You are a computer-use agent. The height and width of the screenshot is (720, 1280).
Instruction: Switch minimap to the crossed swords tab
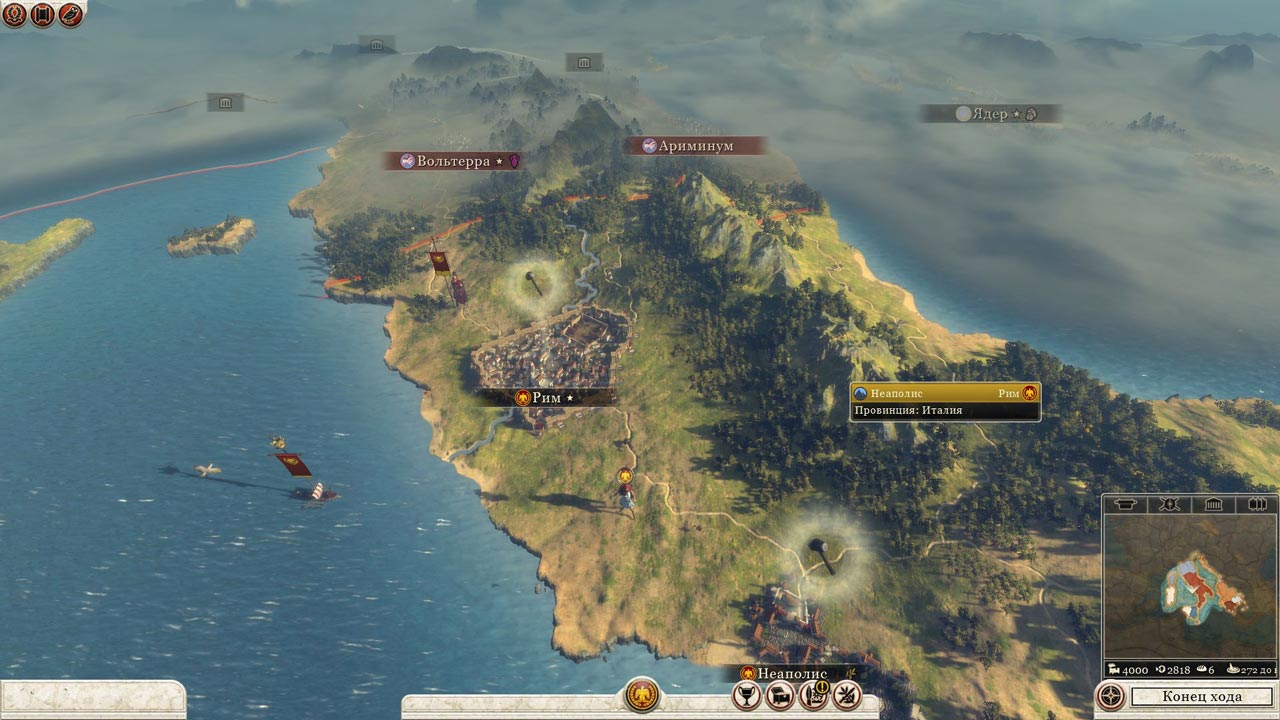[1167, 504]
